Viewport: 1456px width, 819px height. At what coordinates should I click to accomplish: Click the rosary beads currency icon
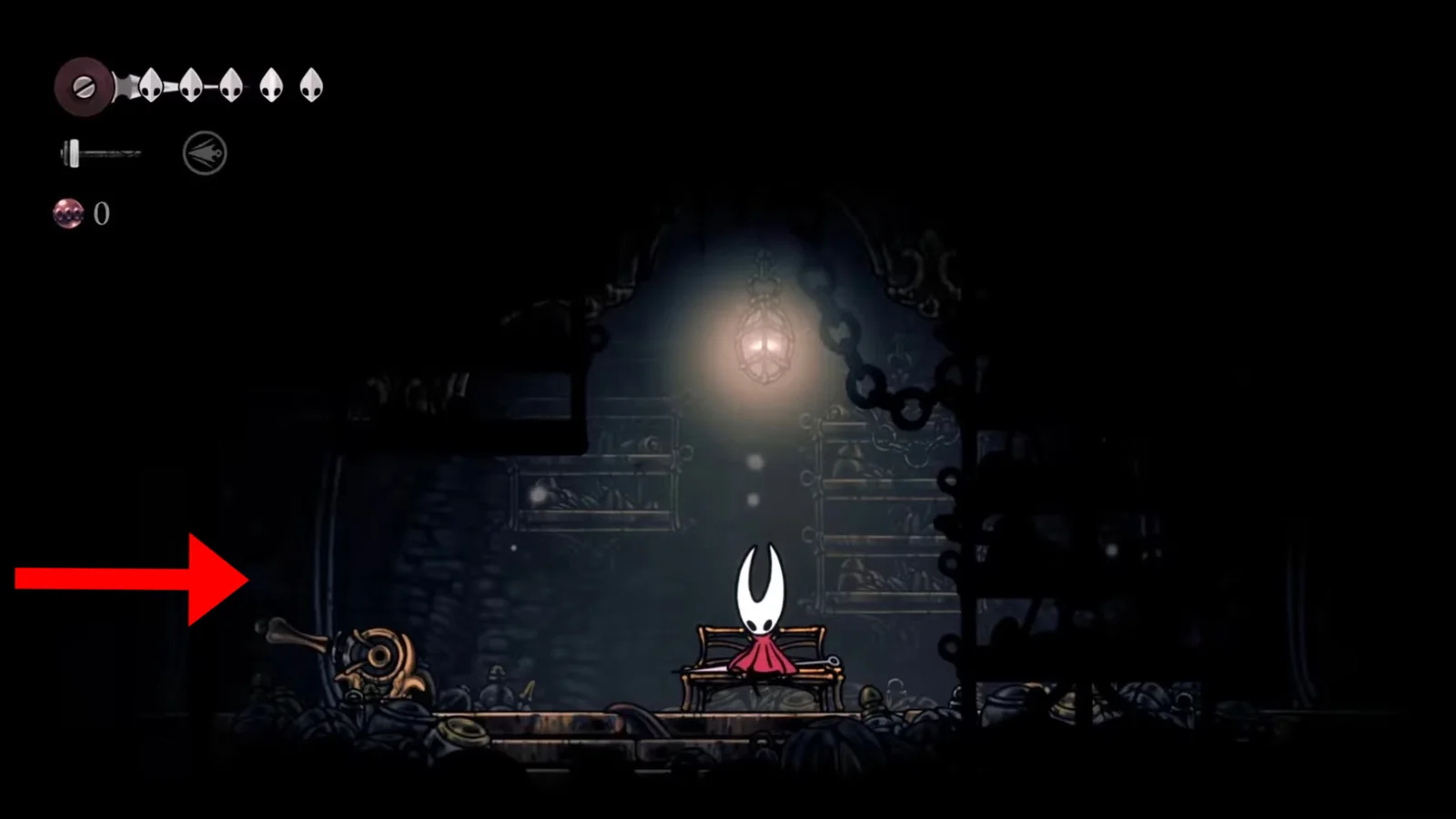(68, 213)
